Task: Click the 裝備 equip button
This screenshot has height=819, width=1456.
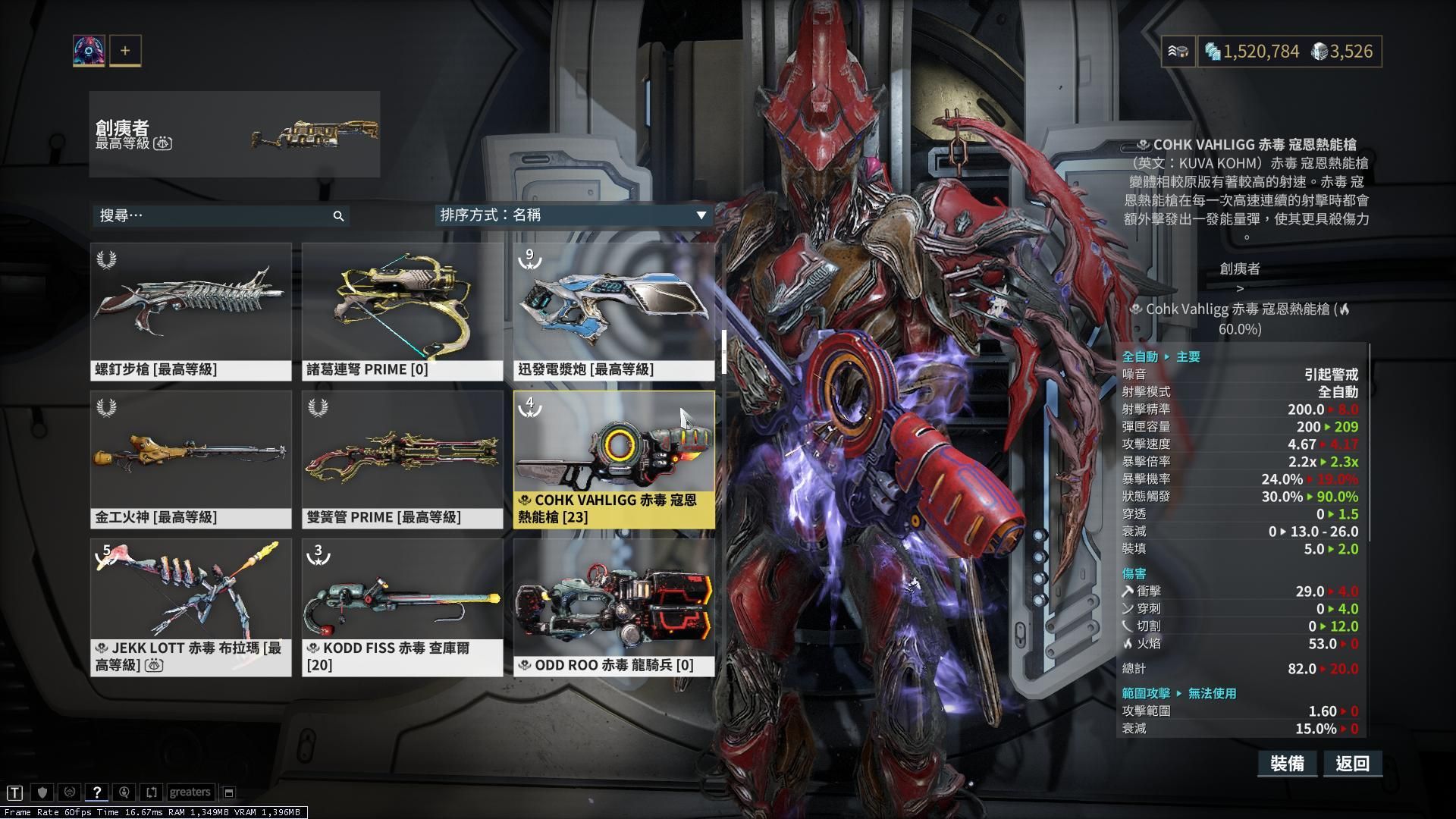Action: coord(1288,764)
